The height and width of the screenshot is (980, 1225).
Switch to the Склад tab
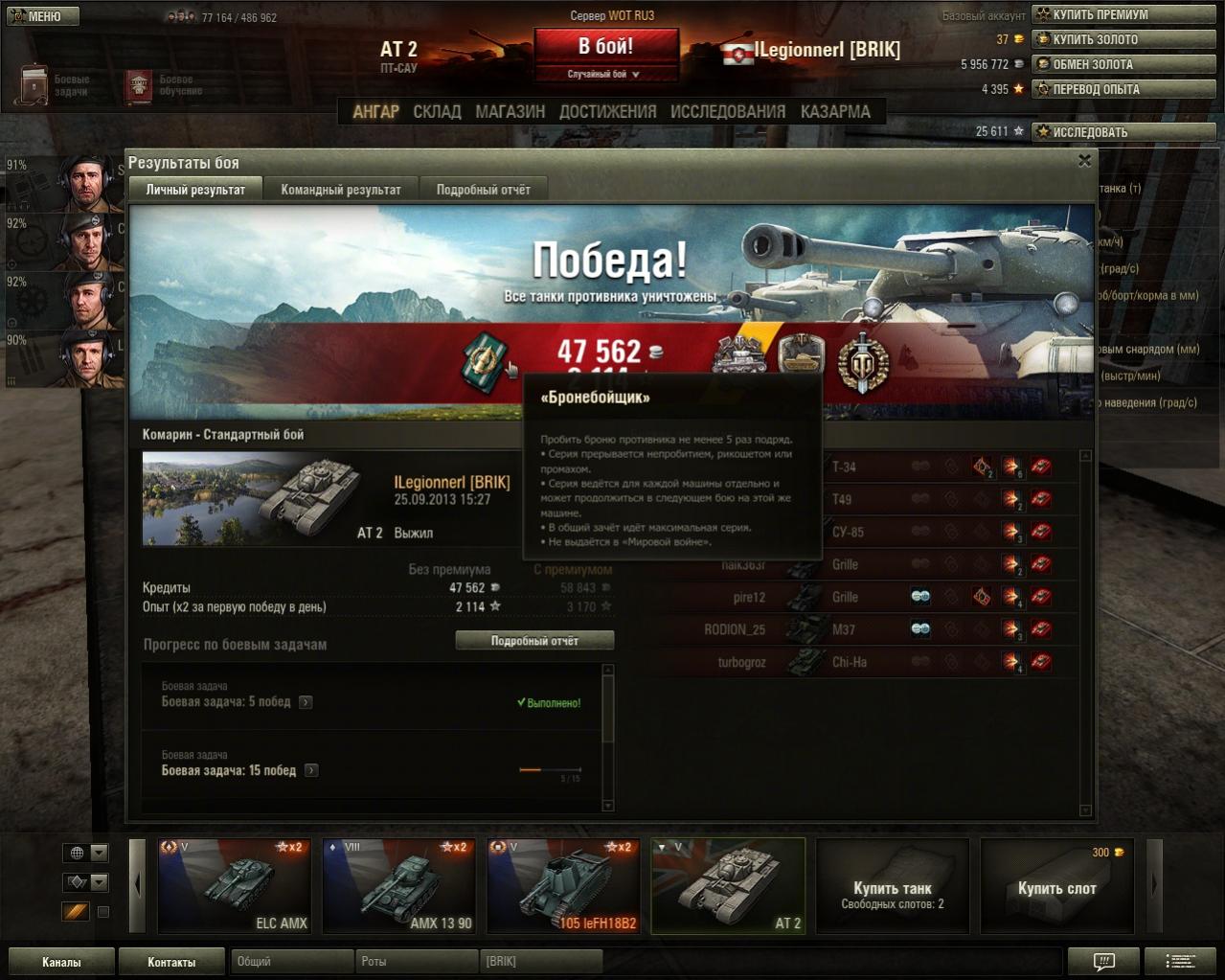[x=437, y=112]
